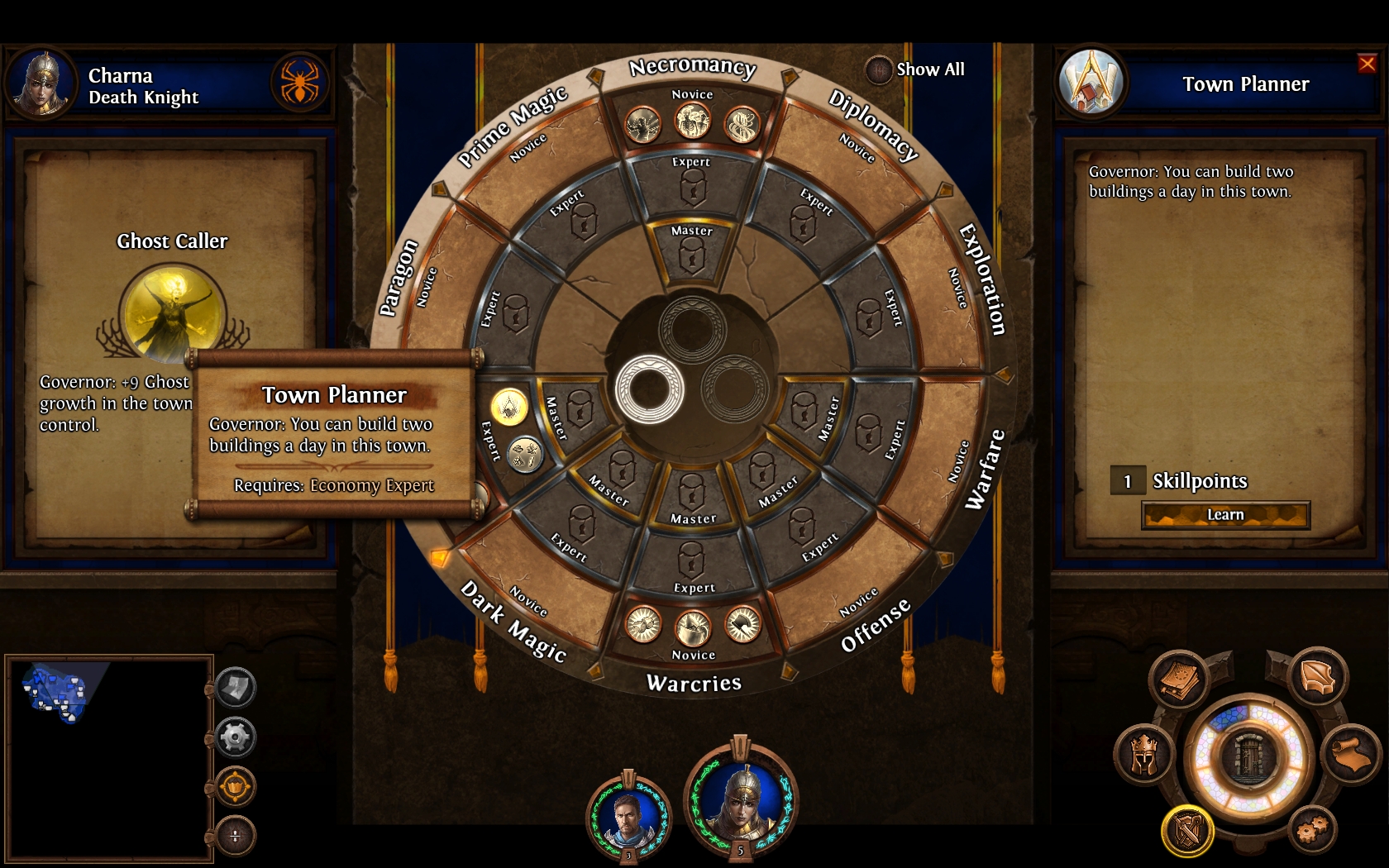Toggle the Show All skills option

pyautogui.click(x=878, y=69)
